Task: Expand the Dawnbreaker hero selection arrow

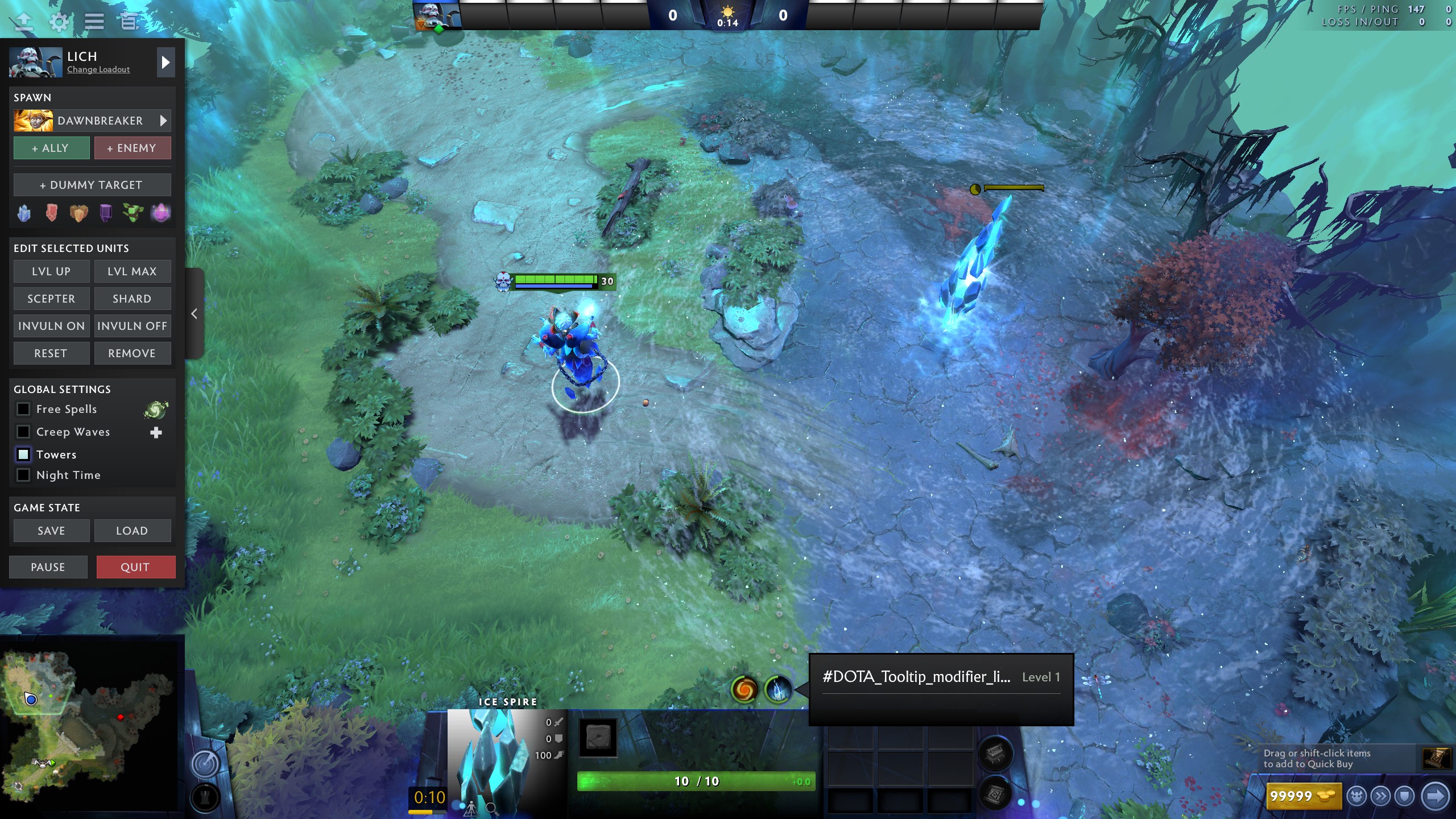Action: point(164,121)
